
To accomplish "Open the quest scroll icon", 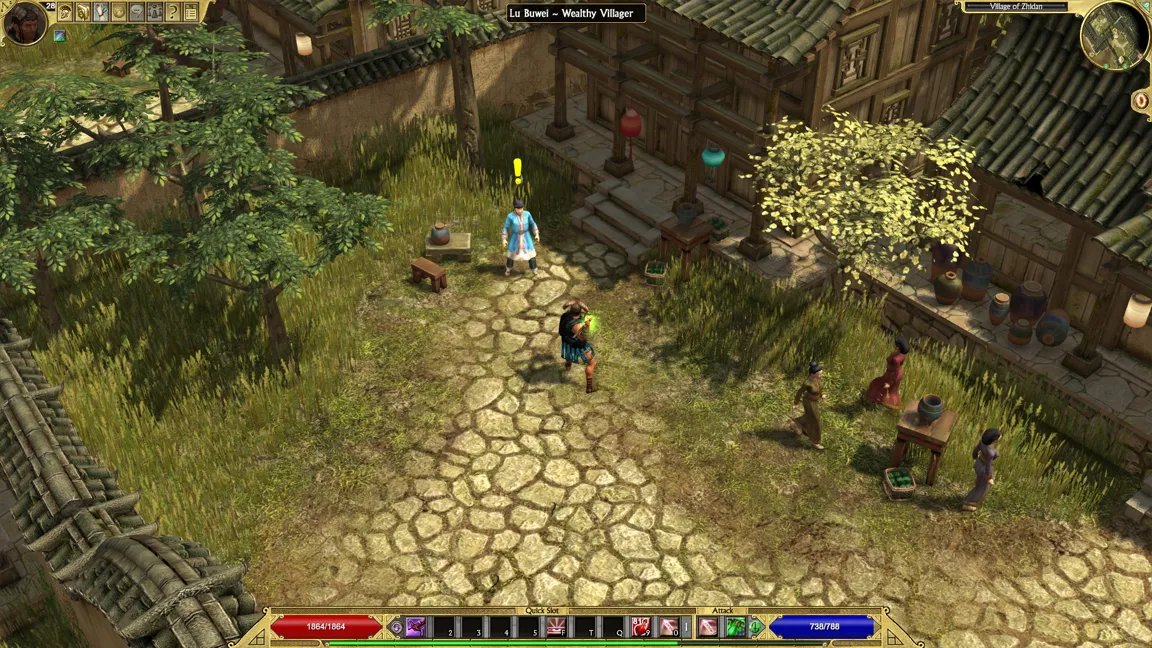I will point(101,12).
